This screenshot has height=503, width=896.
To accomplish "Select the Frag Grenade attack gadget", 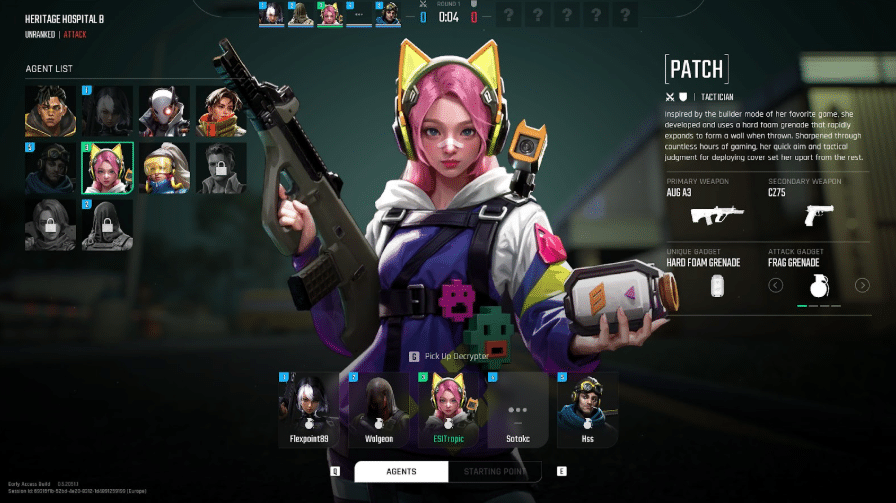I will coord(819,285).
